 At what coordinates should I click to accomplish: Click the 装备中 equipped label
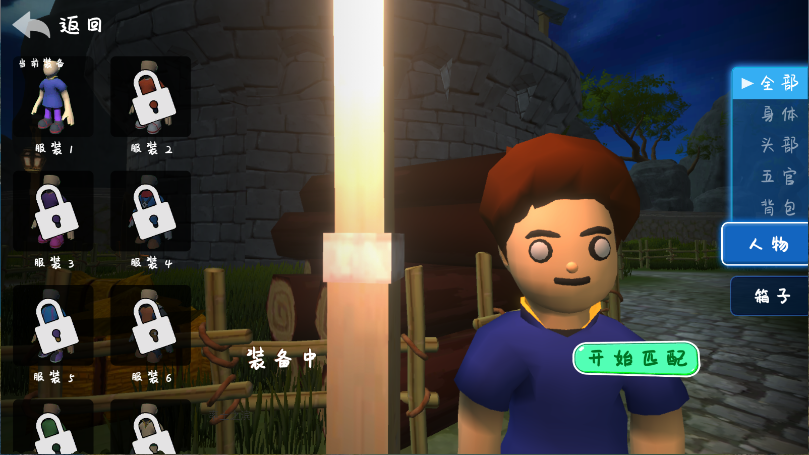point(281,359)
